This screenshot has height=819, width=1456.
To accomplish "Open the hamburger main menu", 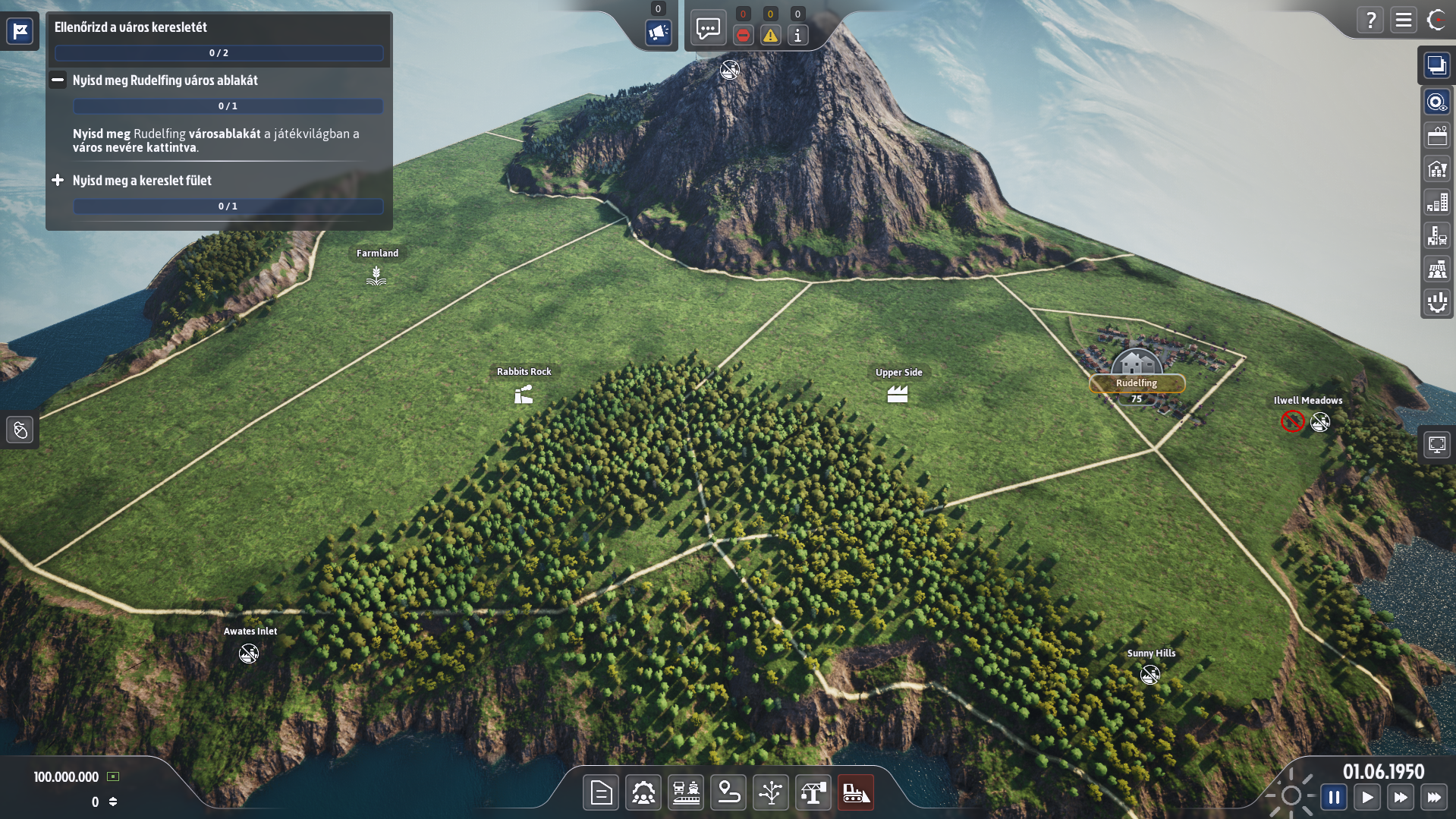I will pyautogui.click(x=1404, y=20).
